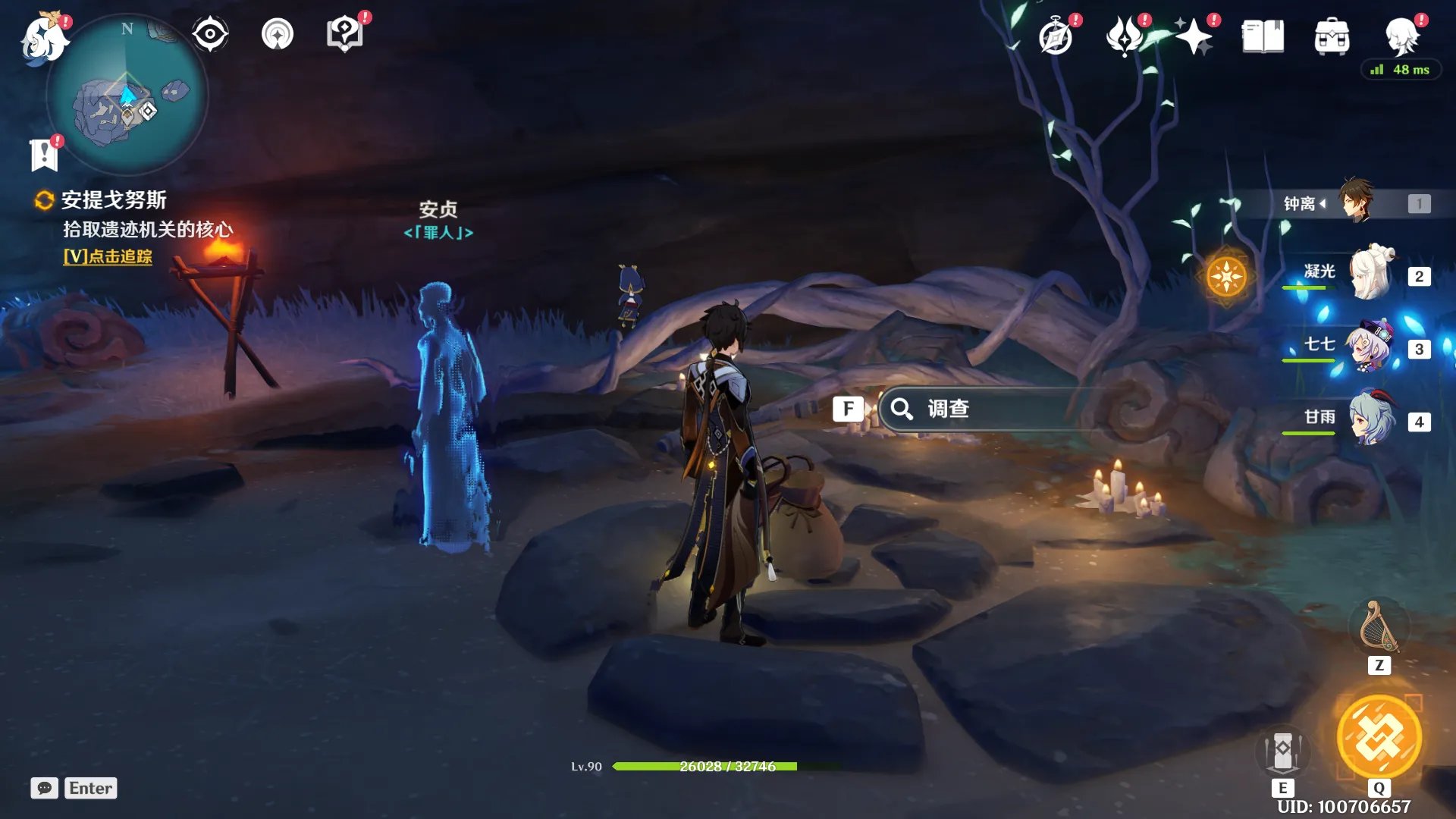This screenshot has width=1456, height=819.
Task: Toggle the elemental sight eye icon
Action: (x=209, y=34)
